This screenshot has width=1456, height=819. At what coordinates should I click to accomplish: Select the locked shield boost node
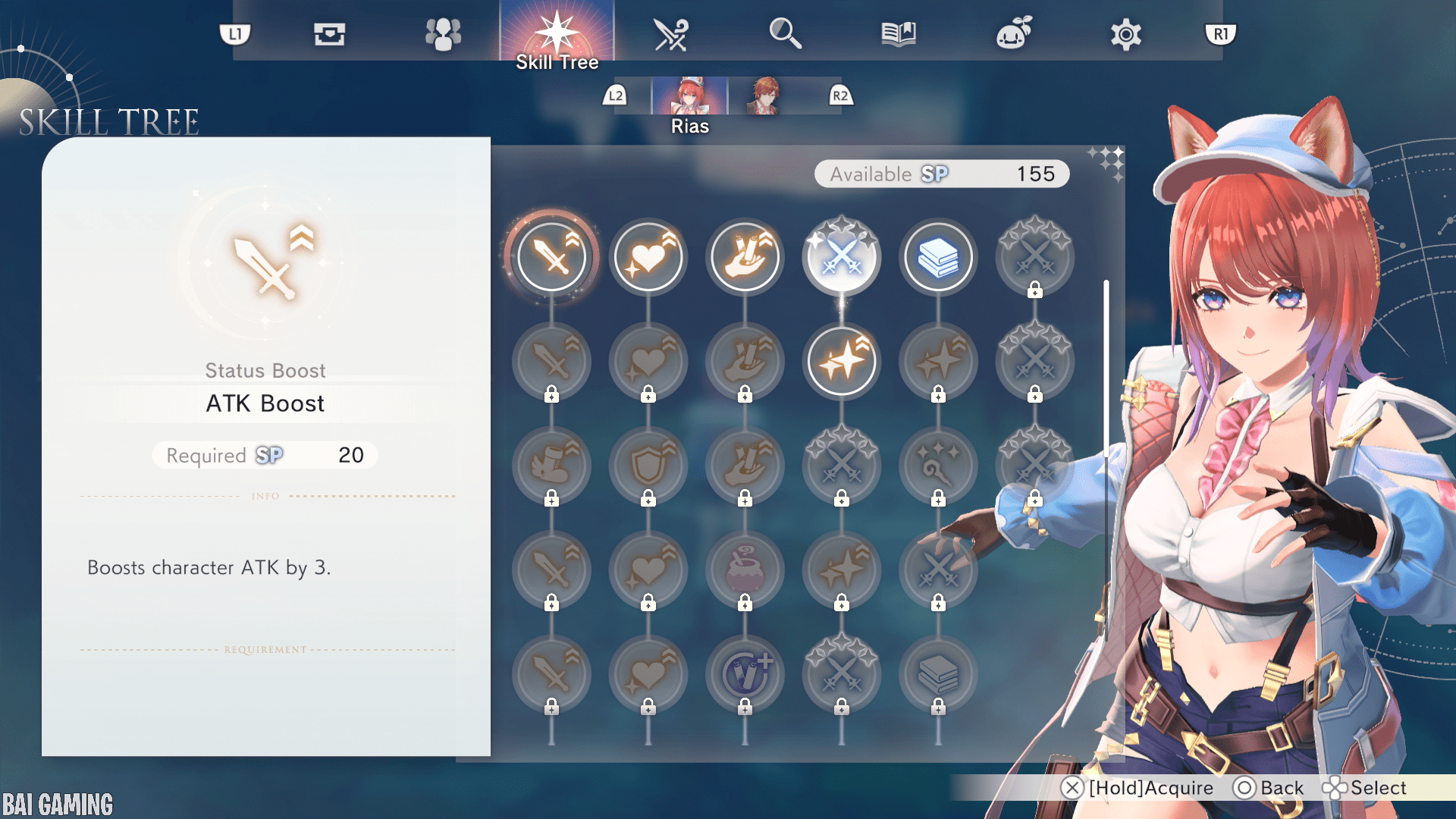[x=648, y=465]
